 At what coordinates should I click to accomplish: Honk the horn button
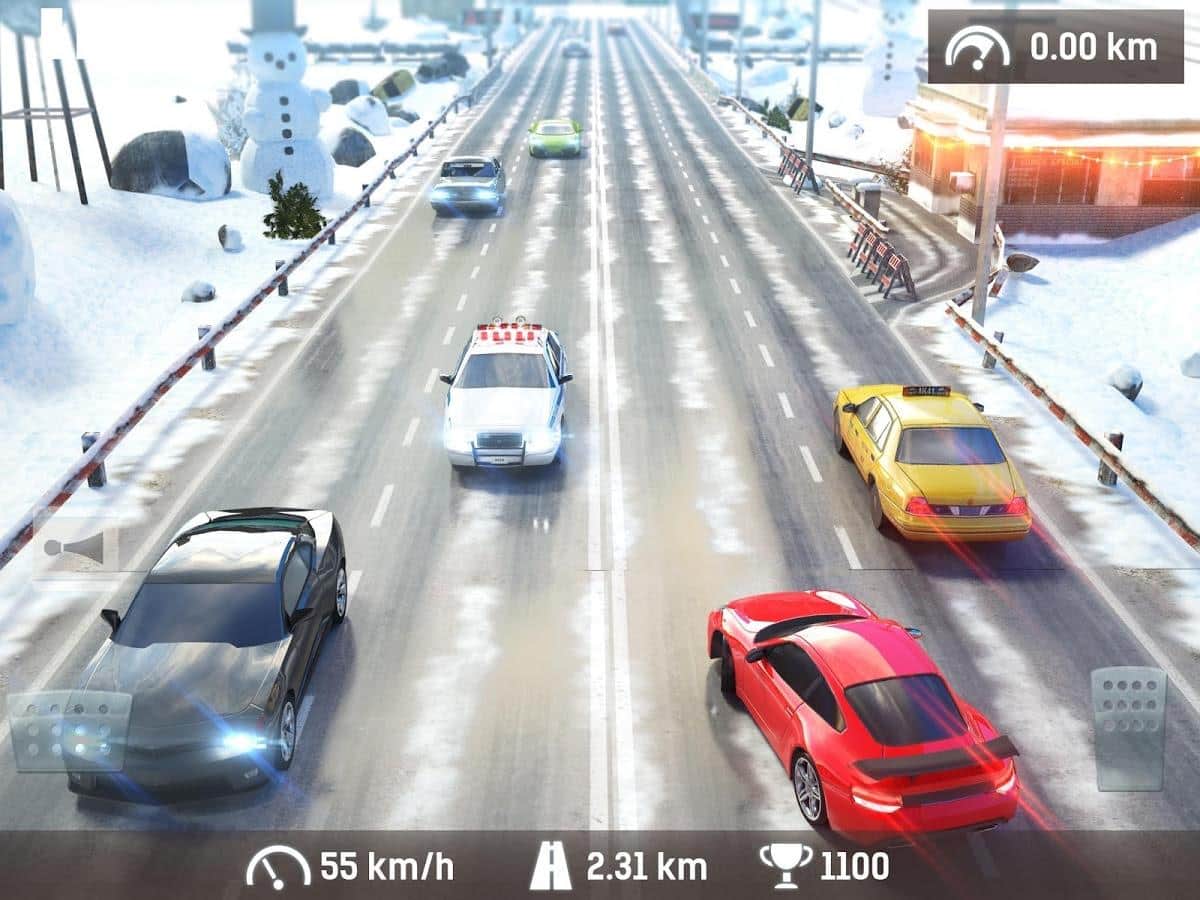click(x=76, y=546)
